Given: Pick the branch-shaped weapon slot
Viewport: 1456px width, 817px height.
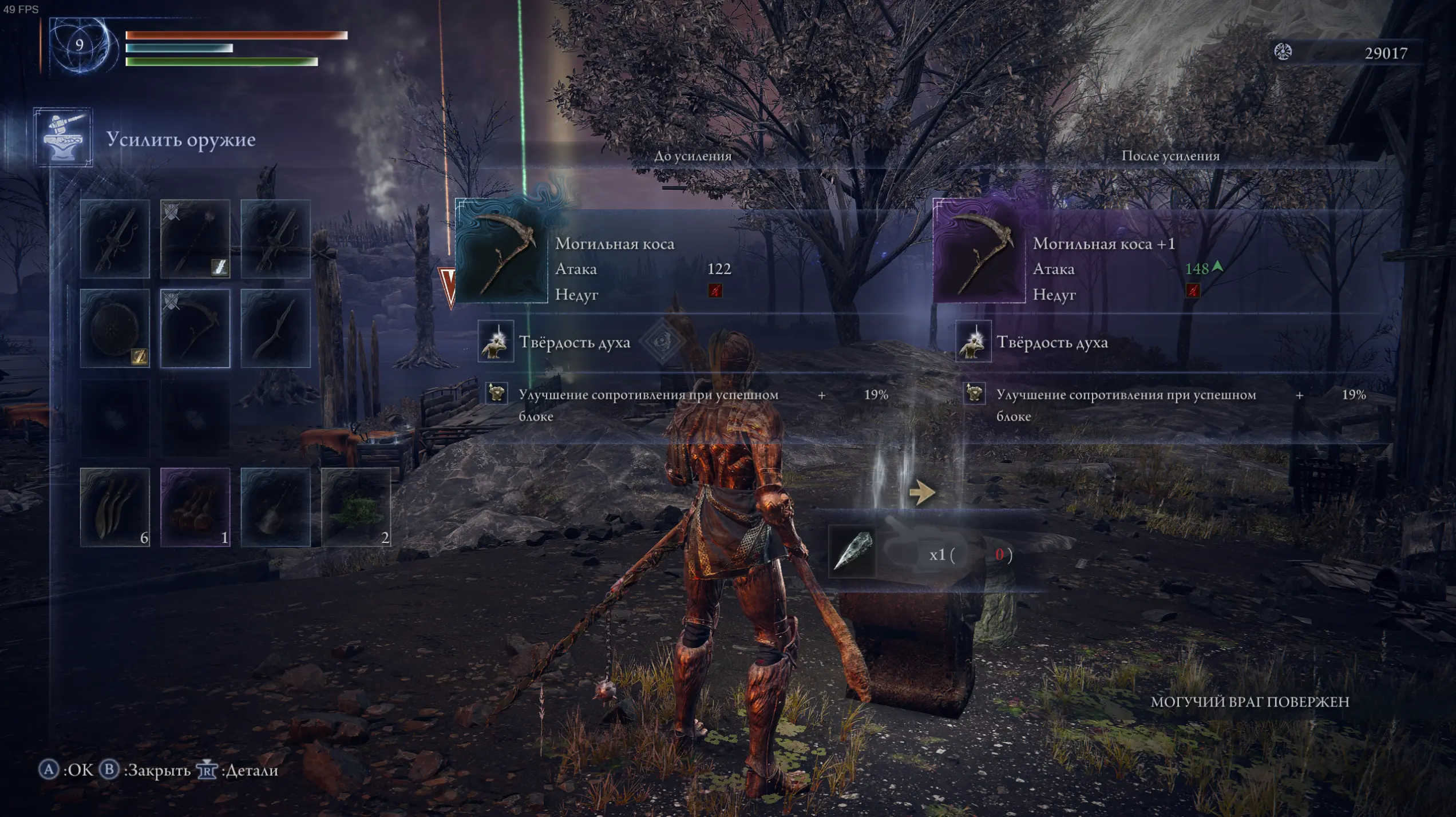Looking at the screenshot, I should click(x=275, y=328).
